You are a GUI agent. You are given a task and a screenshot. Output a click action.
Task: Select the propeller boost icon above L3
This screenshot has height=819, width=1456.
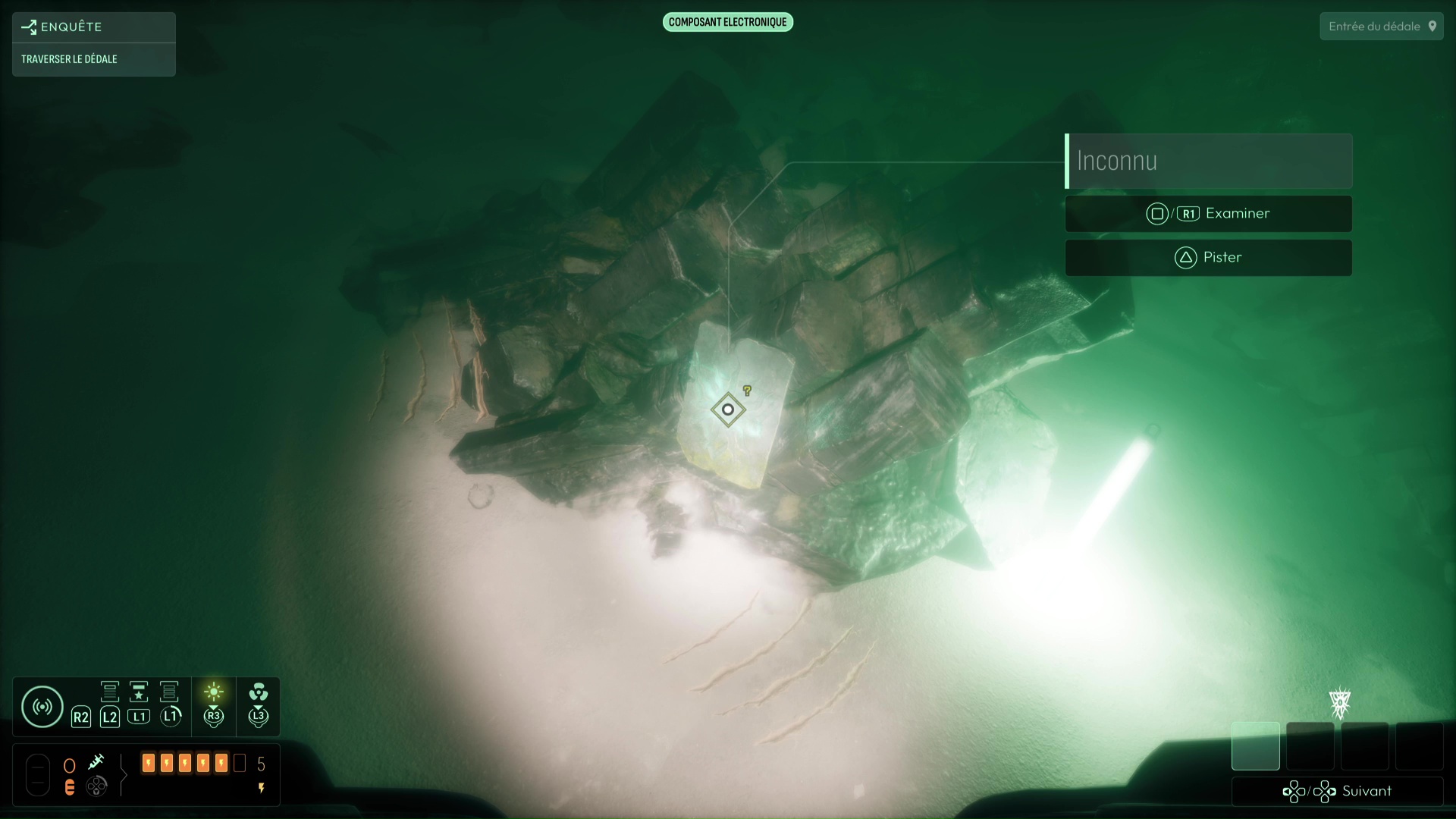(x=259, y=693)
